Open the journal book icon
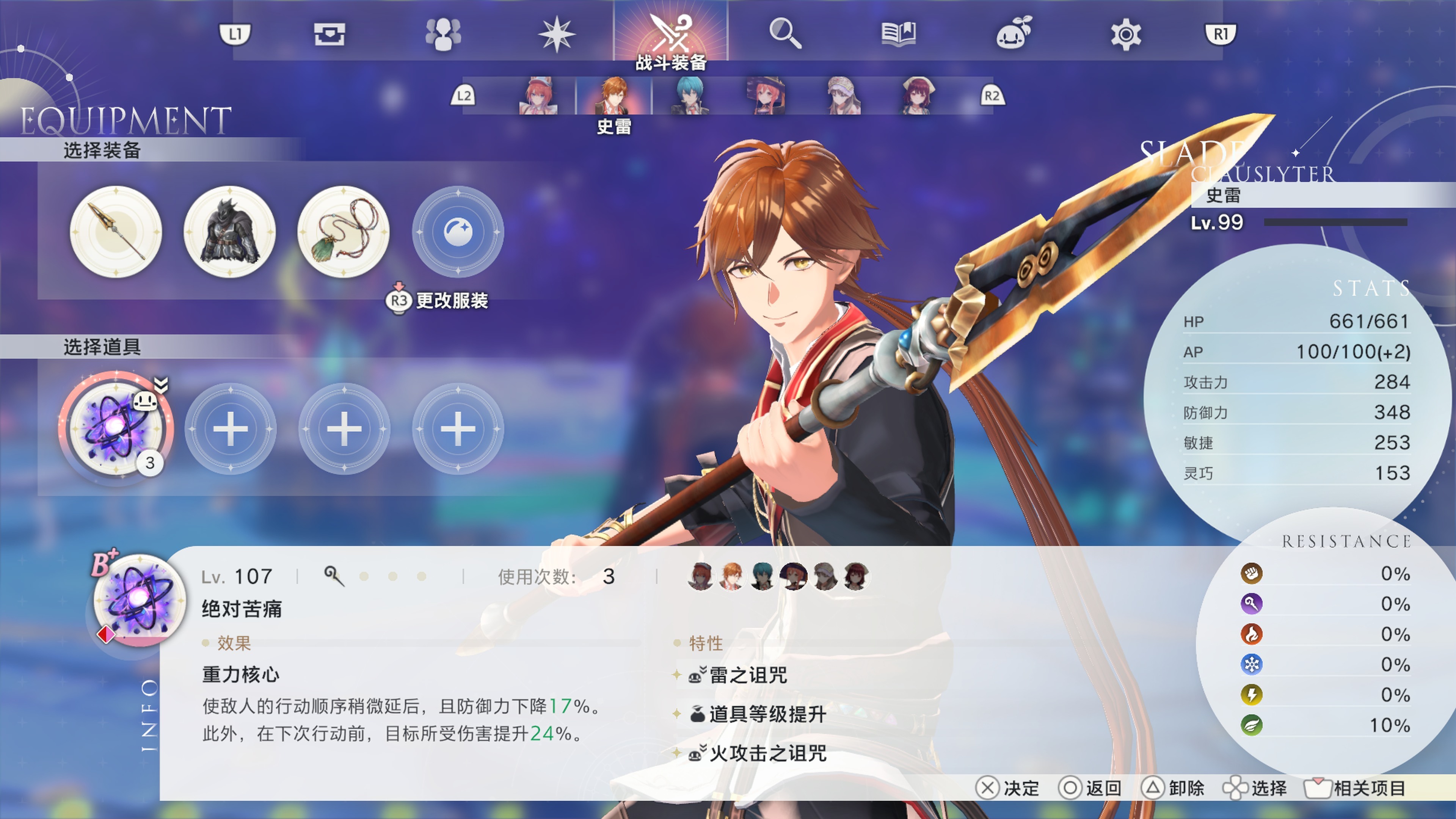Image resolution: width=1456 pixels, height=819 pixels. 899,34
